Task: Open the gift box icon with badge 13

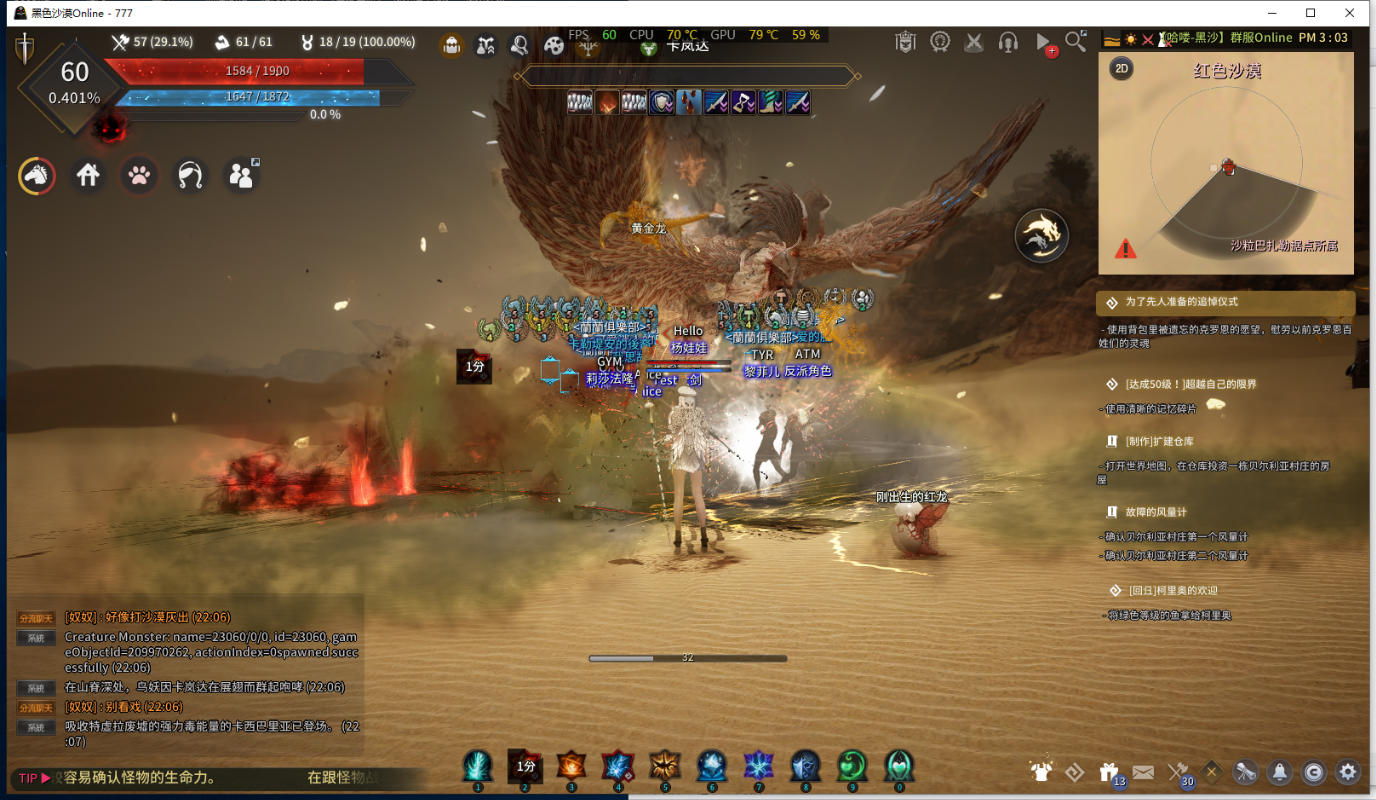Action: (x=1108, y=771)
